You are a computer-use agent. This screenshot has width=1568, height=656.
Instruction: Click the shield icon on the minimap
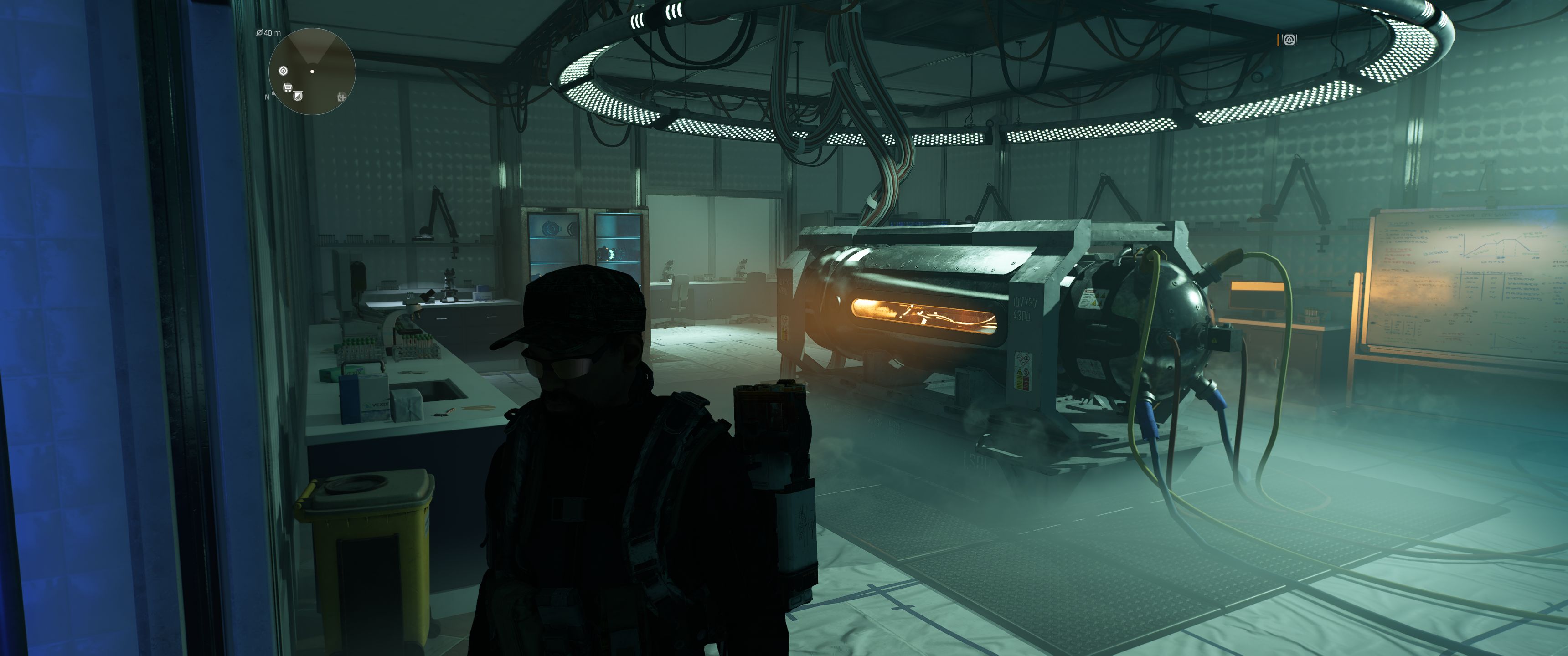298,96
